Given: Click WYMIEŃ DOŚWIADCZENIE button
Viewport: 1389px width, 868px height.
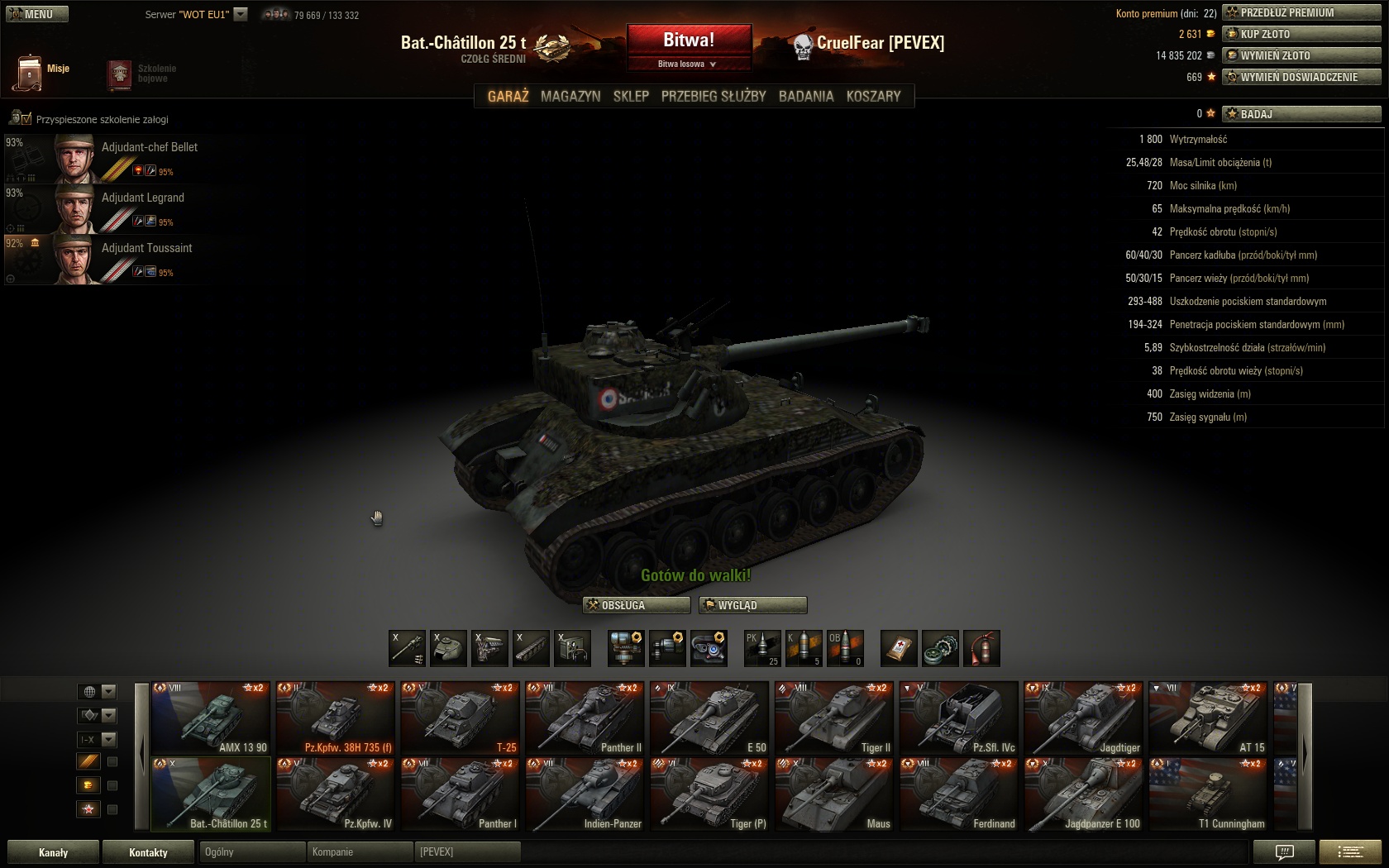Looking at the screenshot, I should point(1301,77).
